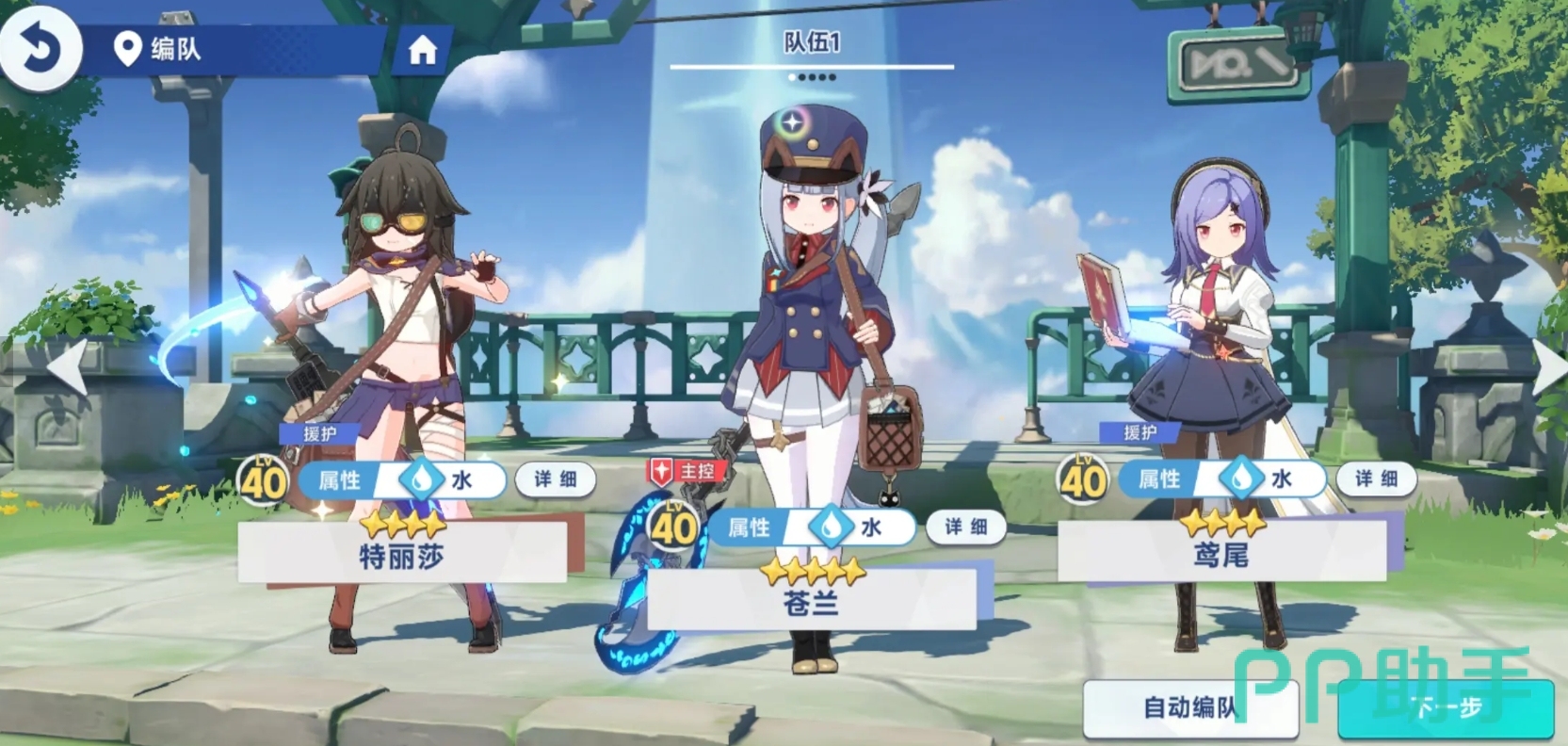Go back with the circular arrow button
Viewport: 1568px width, 746px height.
[40, 46]
